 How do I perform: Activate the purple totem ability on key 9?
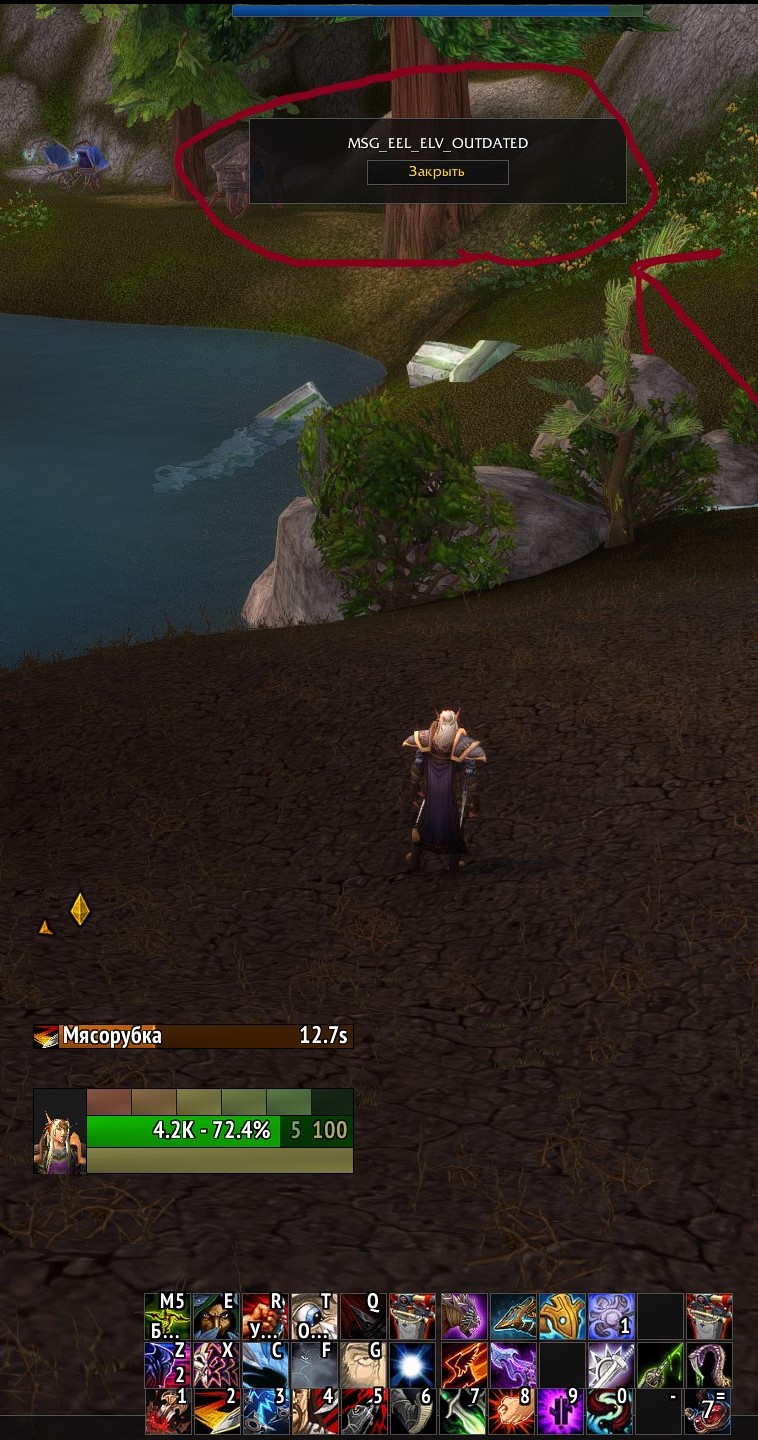563,1412
